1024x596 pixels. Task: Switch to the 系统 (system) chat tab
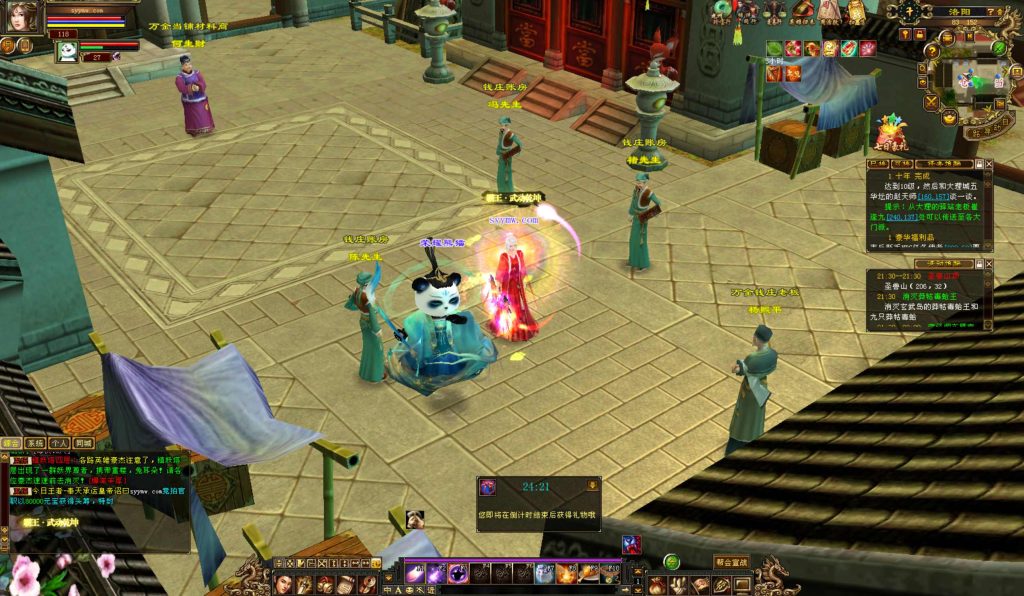click(x=35, y=442)
